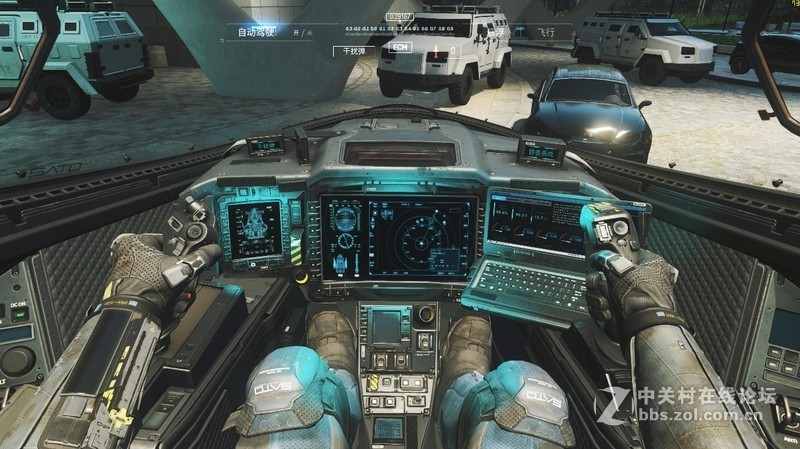Activate the ECM countermeasure
Screen dimensions: 800x449
[x=399, y=48]
